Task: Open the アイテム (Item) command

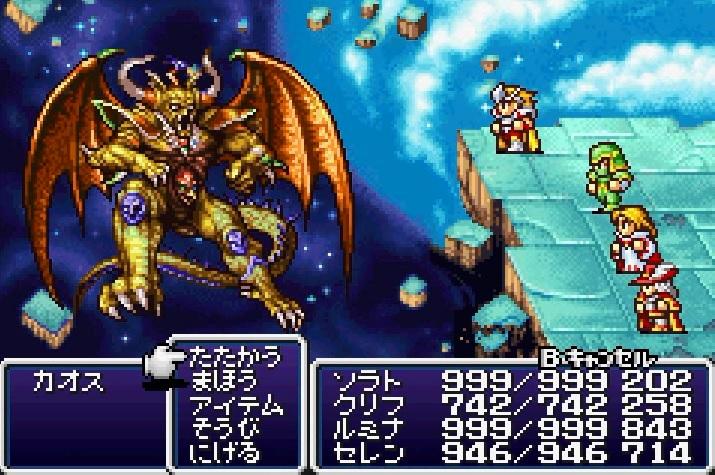Action: point(236,405)
